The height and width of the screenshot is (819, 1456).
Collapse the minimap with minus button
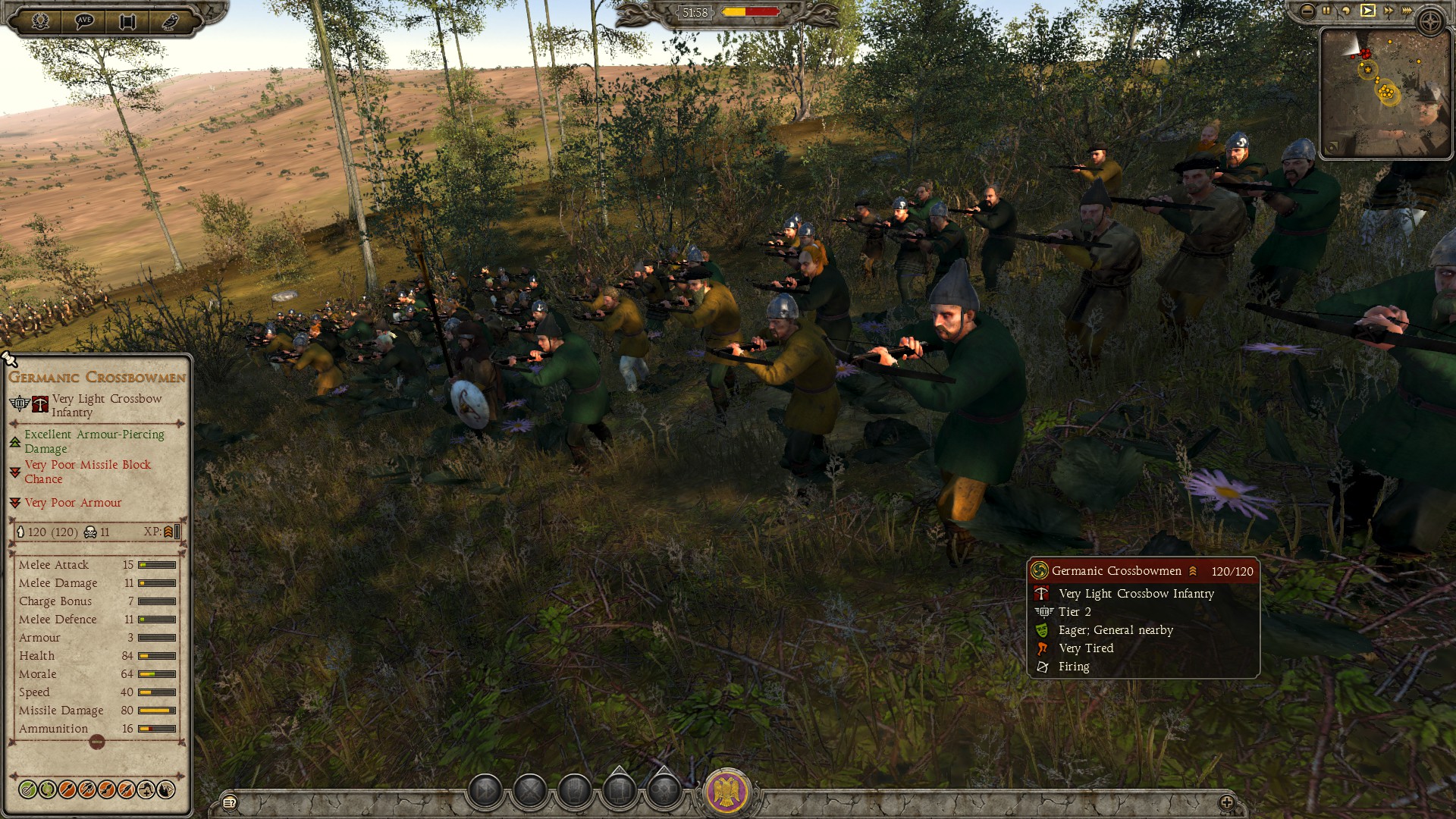click(x=1307, y=11)
